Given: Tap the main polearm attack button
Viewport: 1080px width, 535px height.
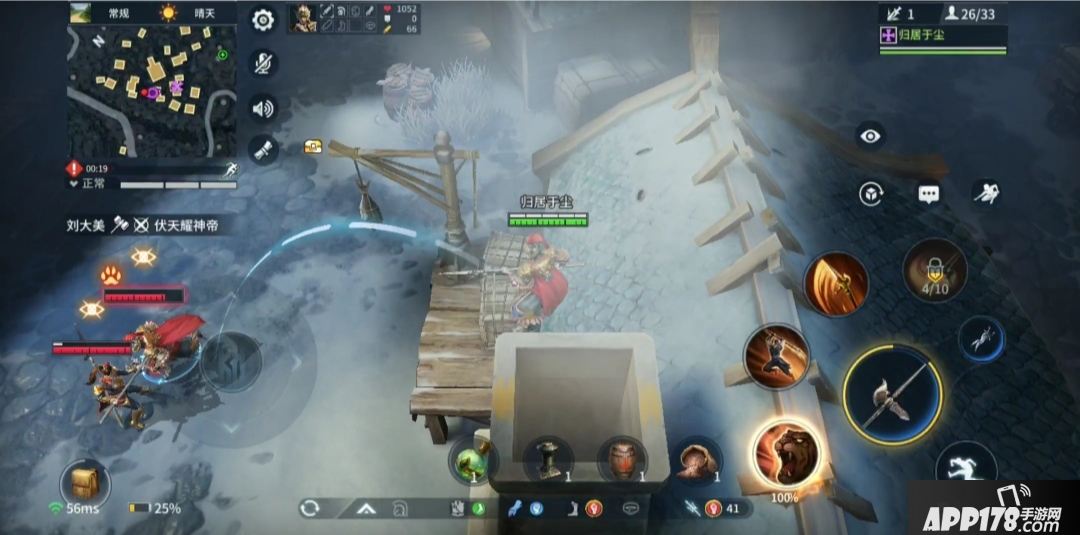Looking at the screenshot, I should tap(891, 394).
